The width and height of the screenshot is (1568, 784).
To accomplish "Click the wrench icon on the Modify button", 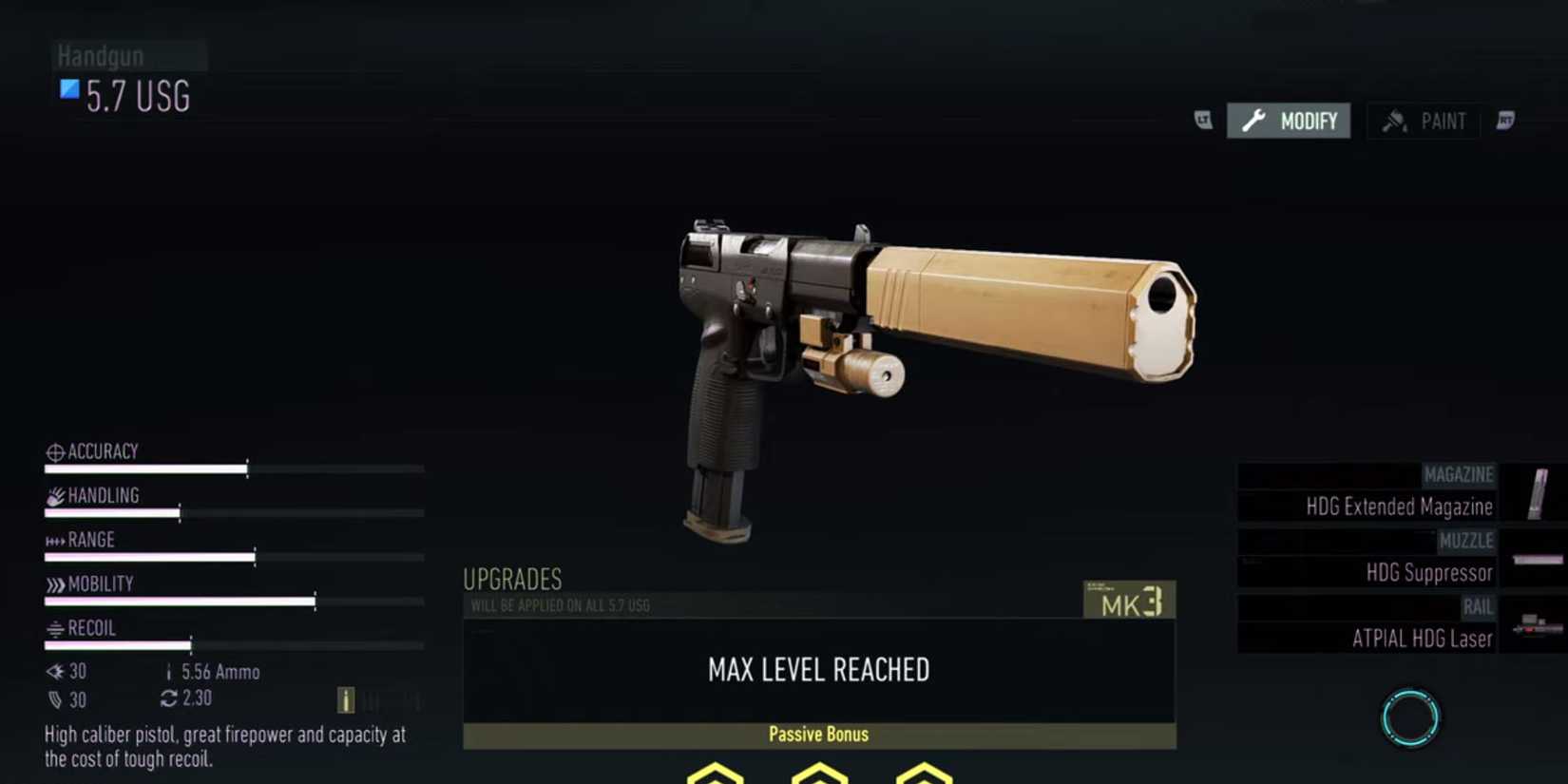I will coord(1255,121).
